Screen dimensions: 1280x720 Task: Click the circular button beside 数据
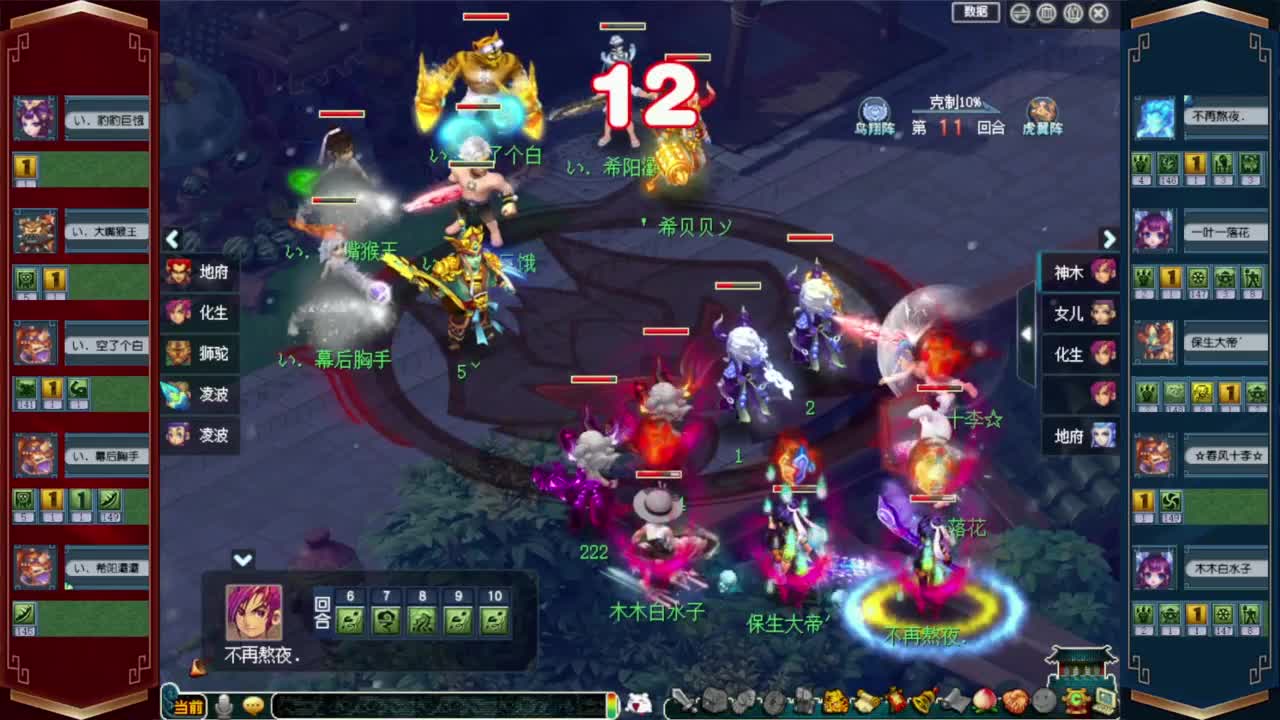click(x=1018, y=12)
